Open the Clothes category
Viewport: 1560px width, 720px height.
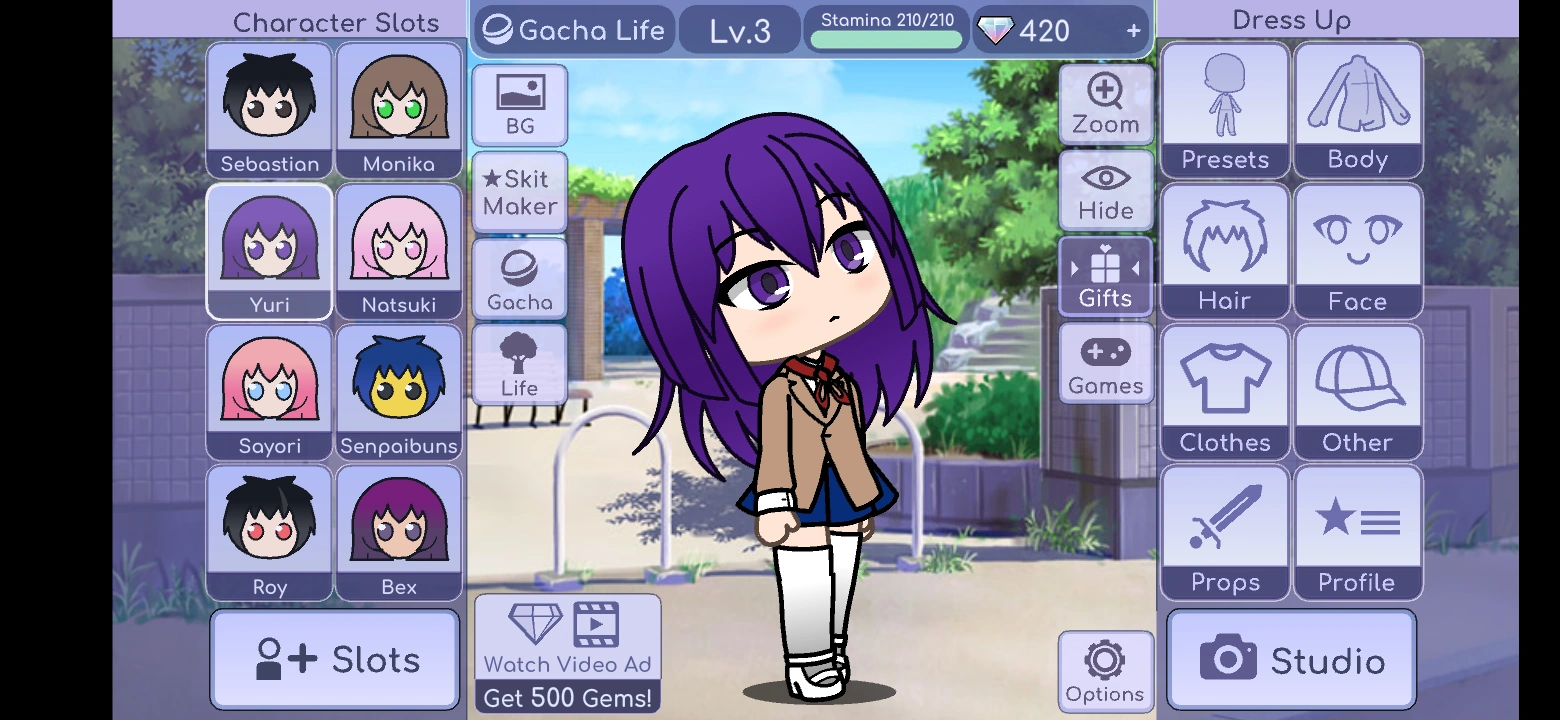(1224, 392)
